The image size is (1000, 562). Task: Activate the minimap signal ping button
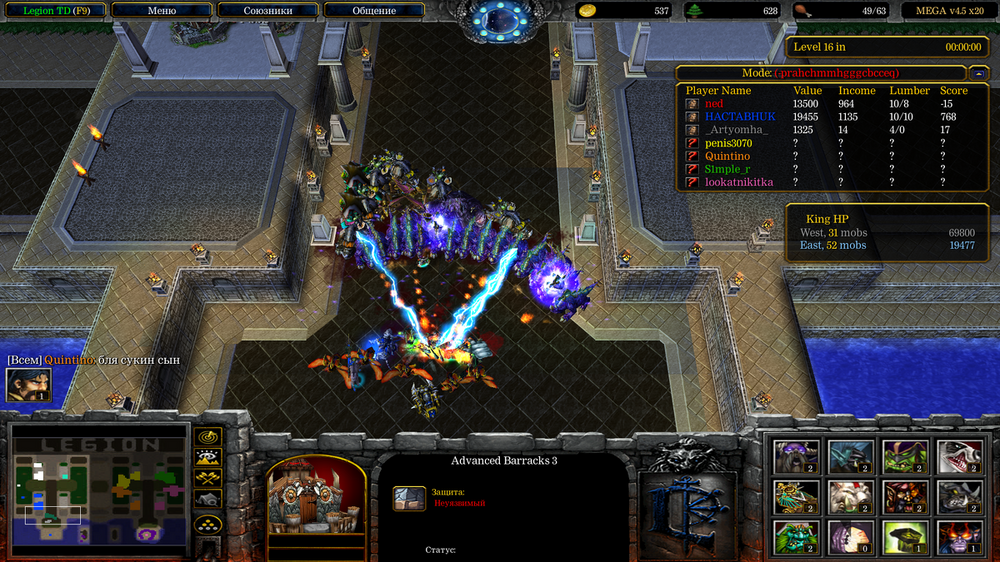click(x=208, y=437)
